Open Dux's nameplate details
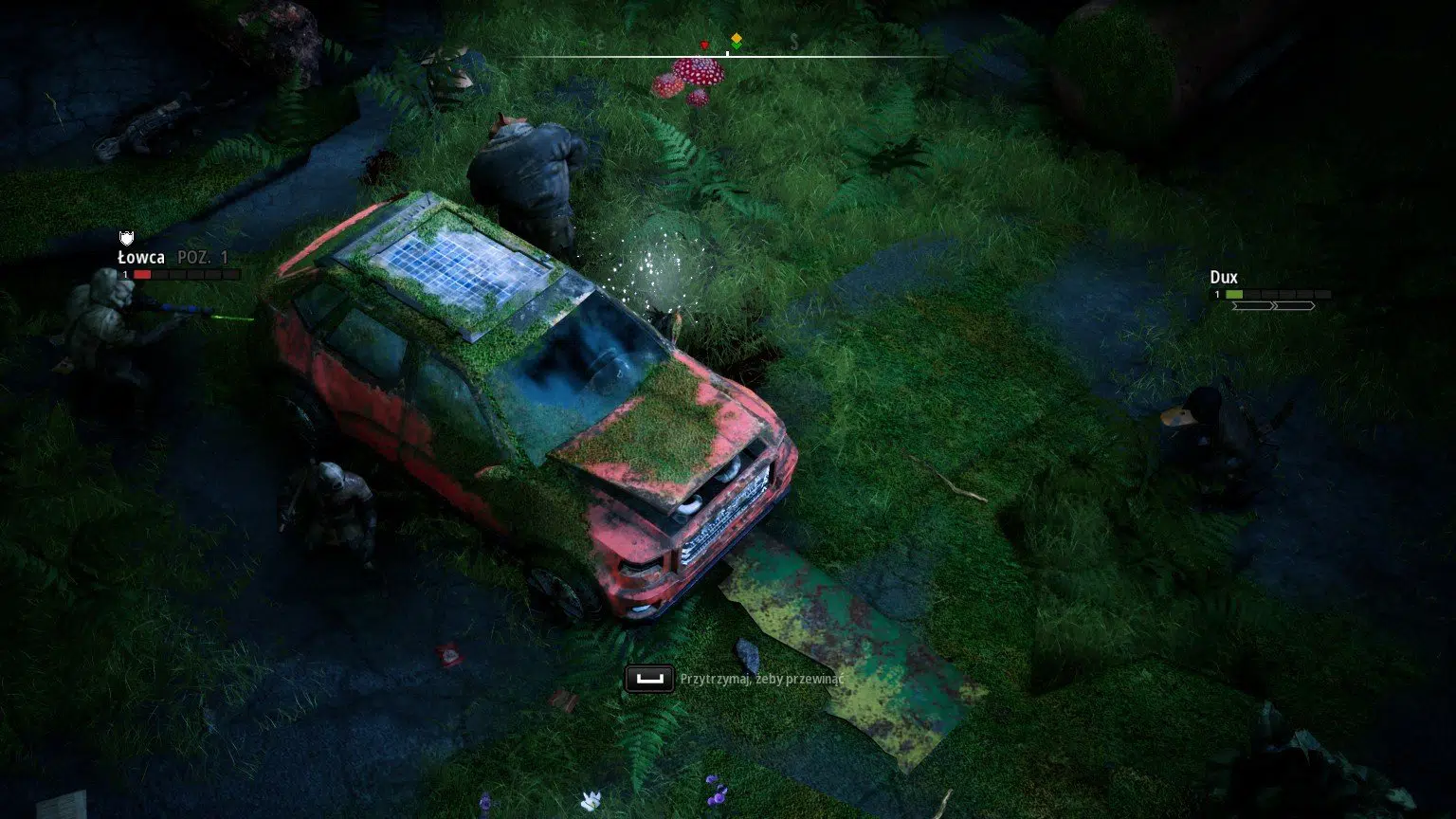This screenshot has width=1456, height=819. click(1225, 278)
